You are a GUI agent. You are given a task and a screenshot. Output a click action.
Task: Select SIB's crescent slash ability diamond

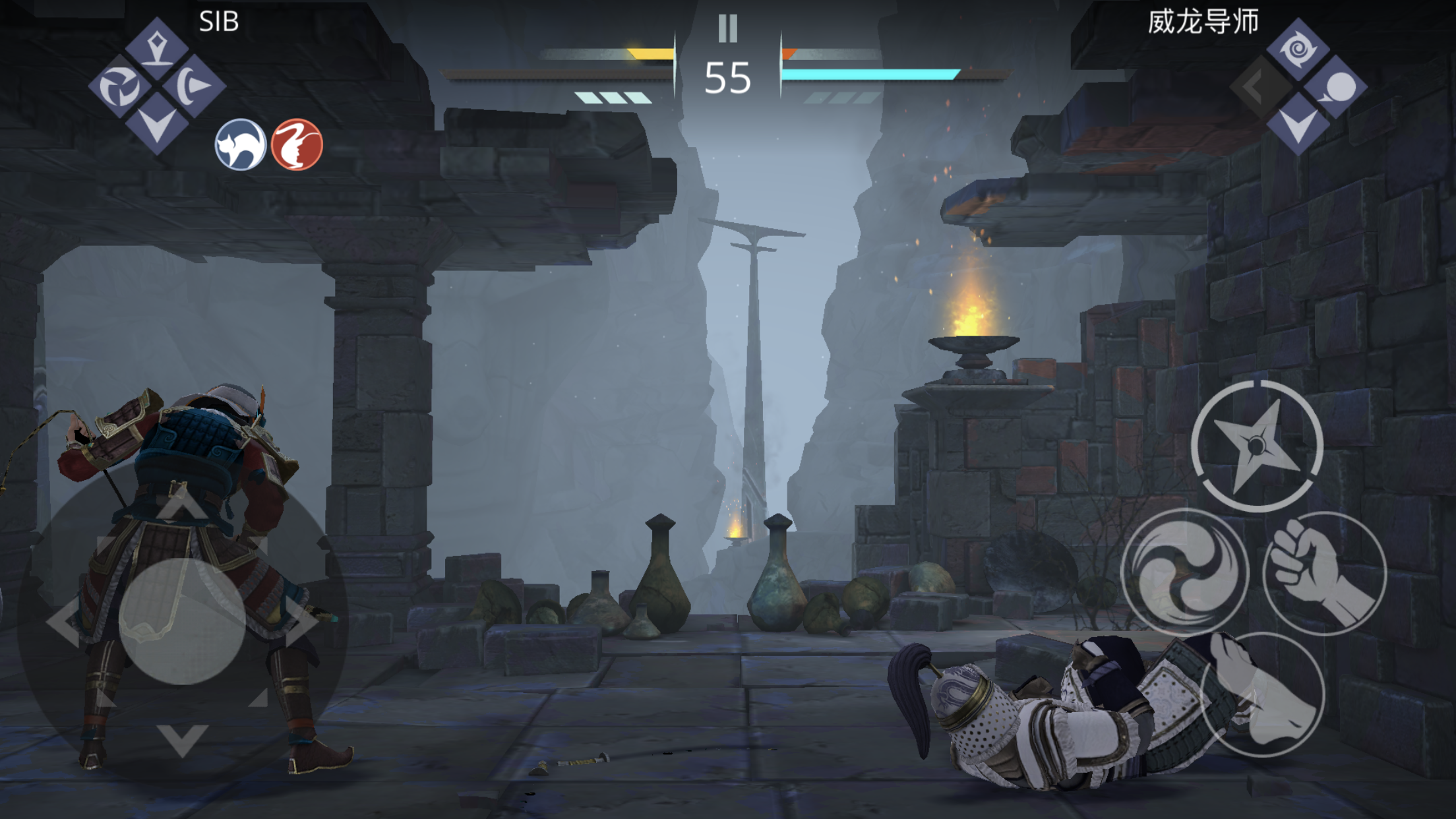195,86
